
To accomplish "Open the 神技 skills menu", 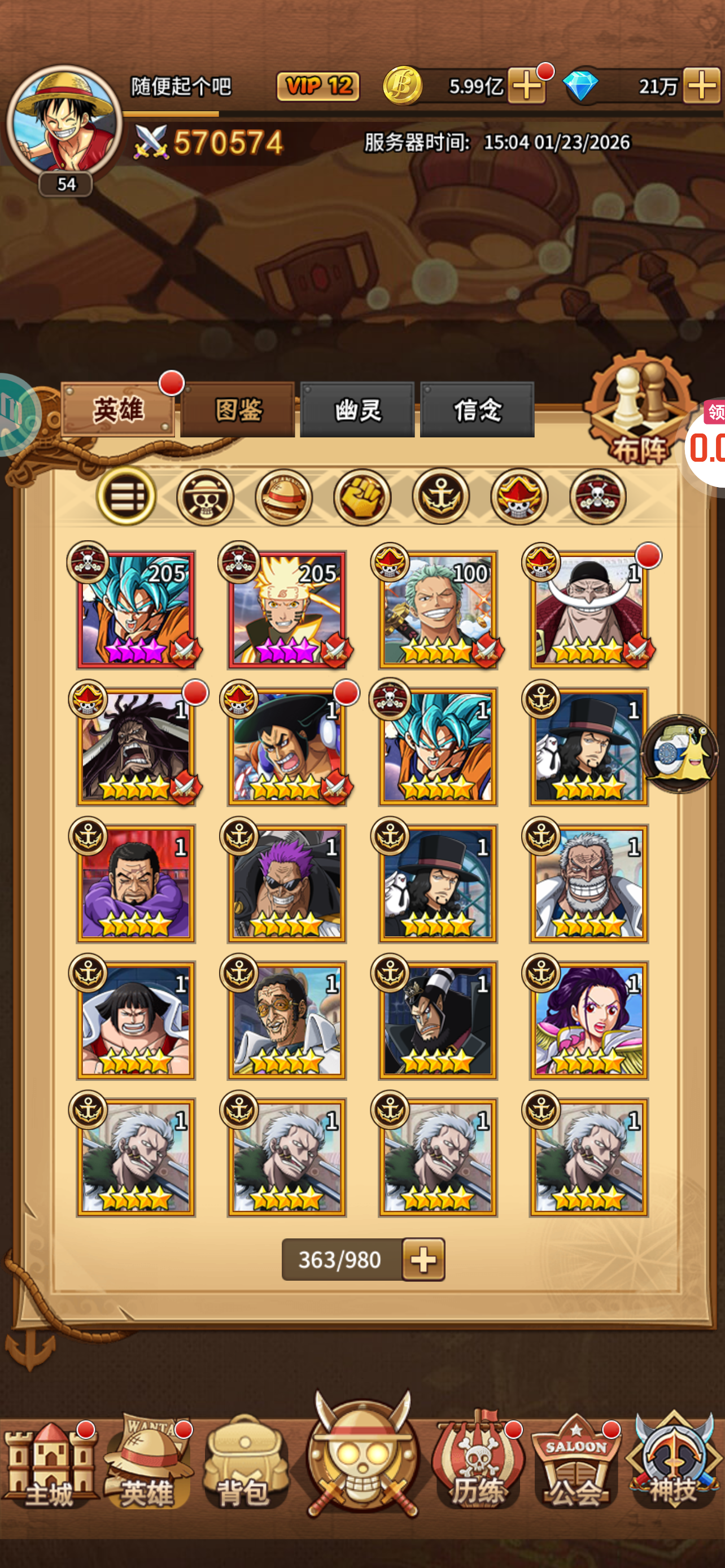I will point(674,1464).
